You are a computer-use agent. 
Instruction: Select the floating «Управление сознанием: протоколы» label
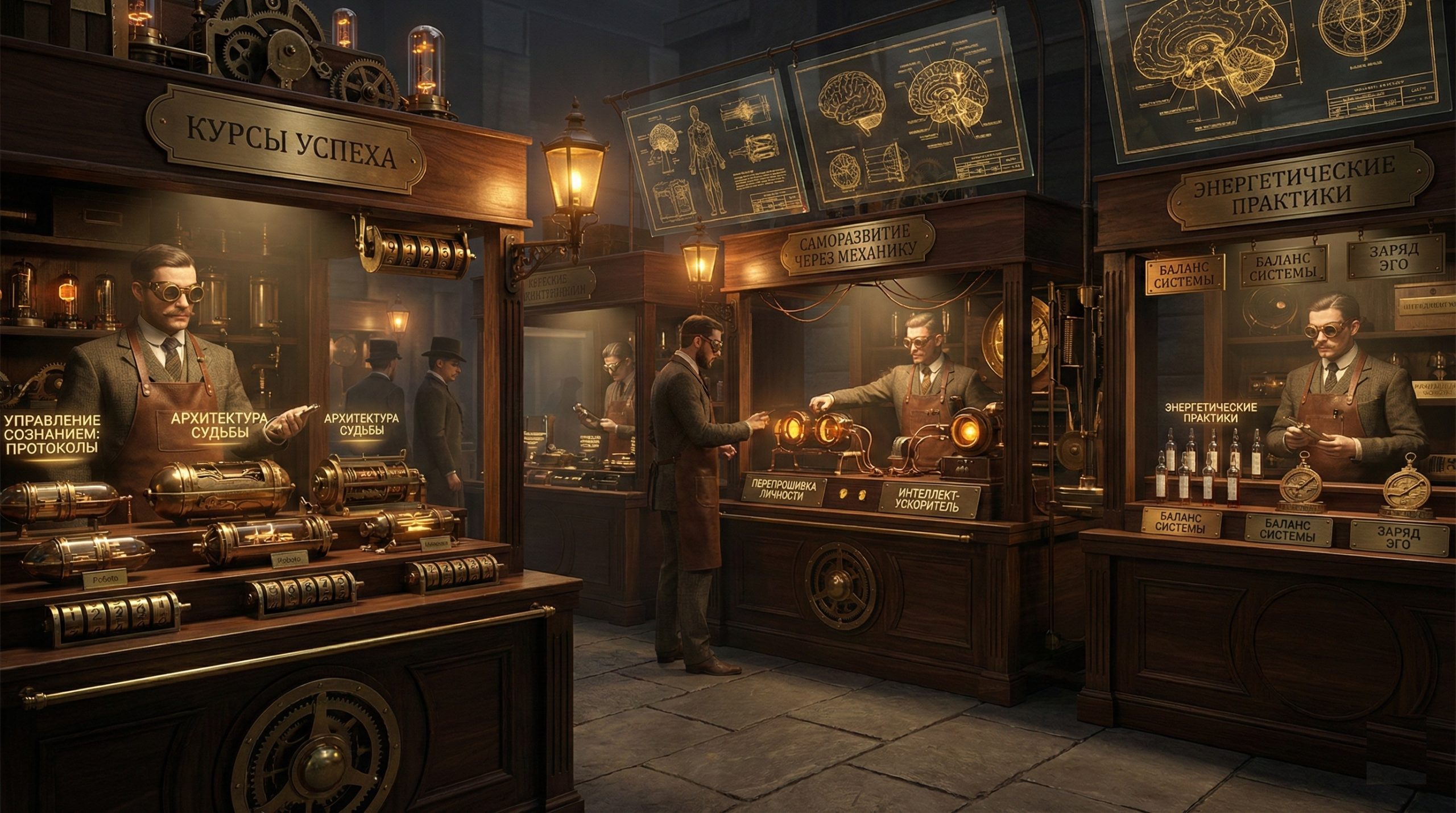coord(52,434)
